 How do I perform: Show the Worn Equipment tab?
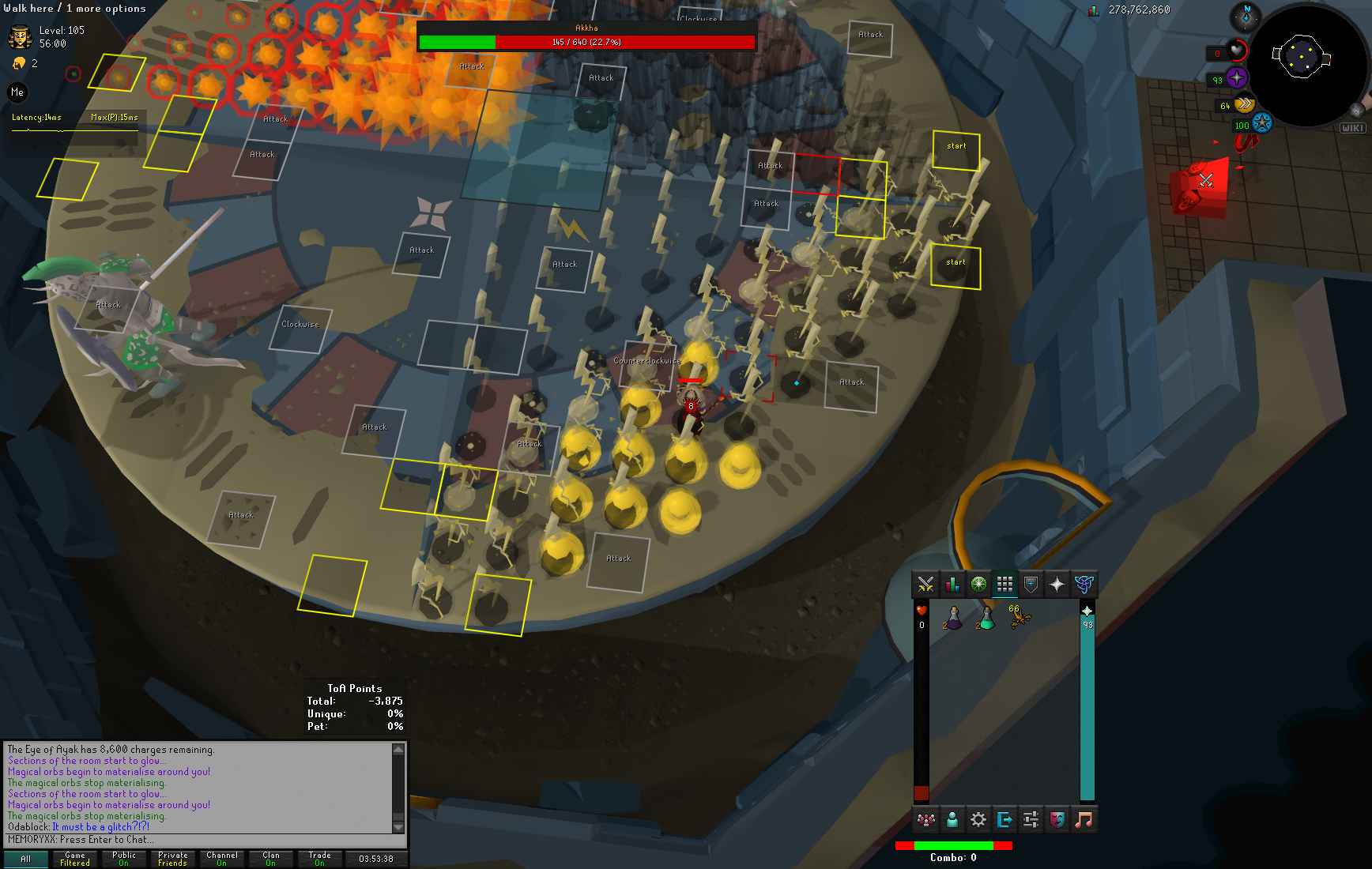pos(1031,585)
